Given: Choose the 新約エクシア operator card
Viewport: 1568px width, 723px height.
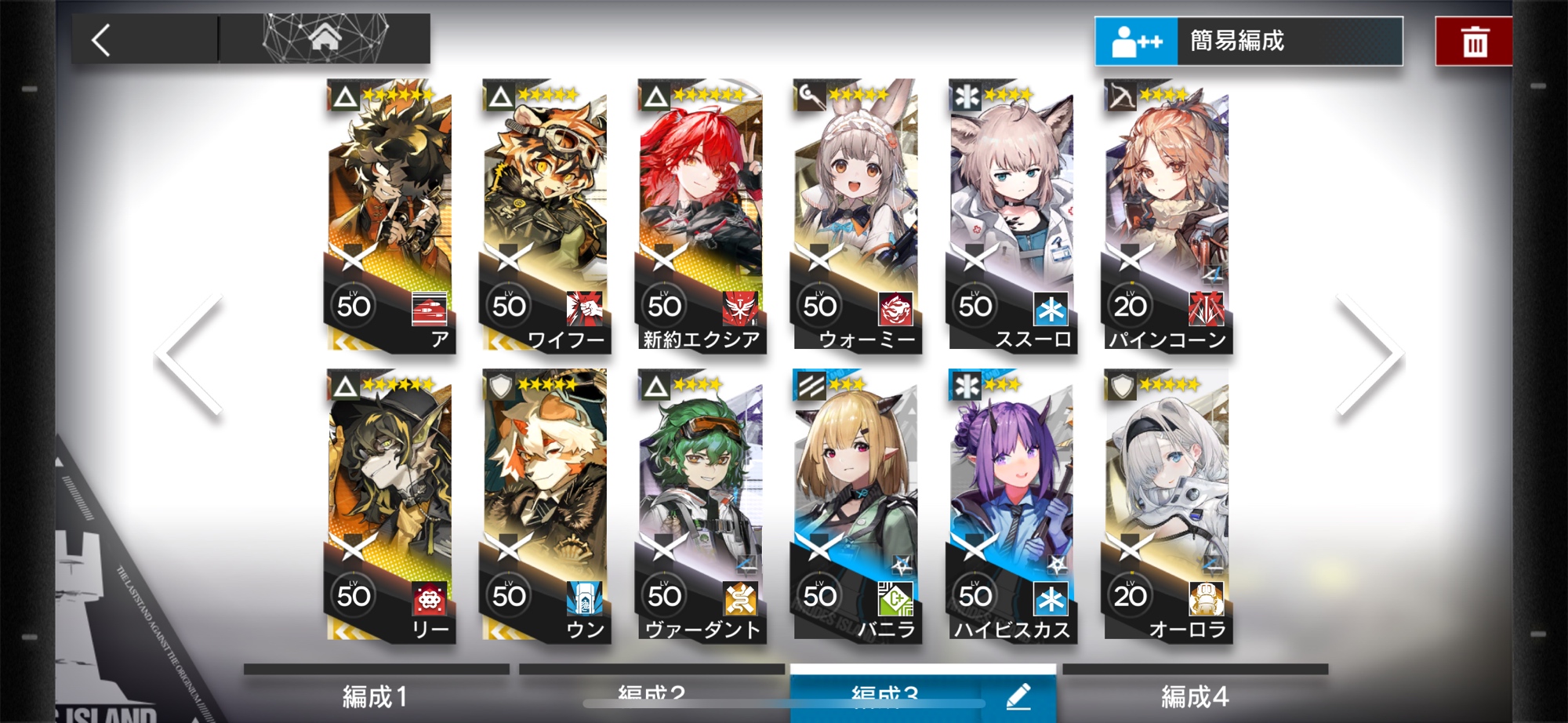Looking at the screenshot, I should [x=700, y=216].
